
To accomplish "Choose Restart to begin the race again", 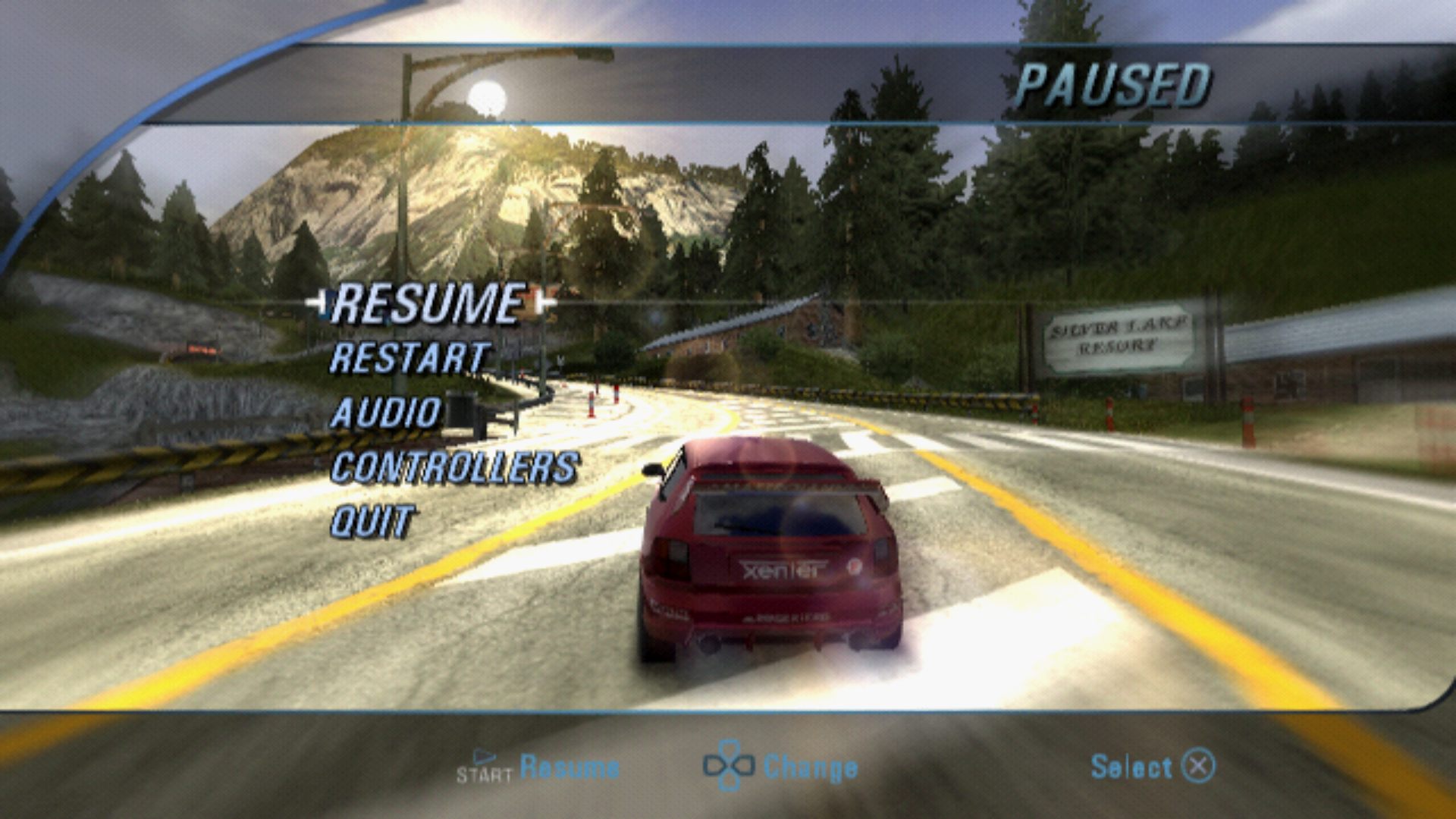I will pos(410,359).
